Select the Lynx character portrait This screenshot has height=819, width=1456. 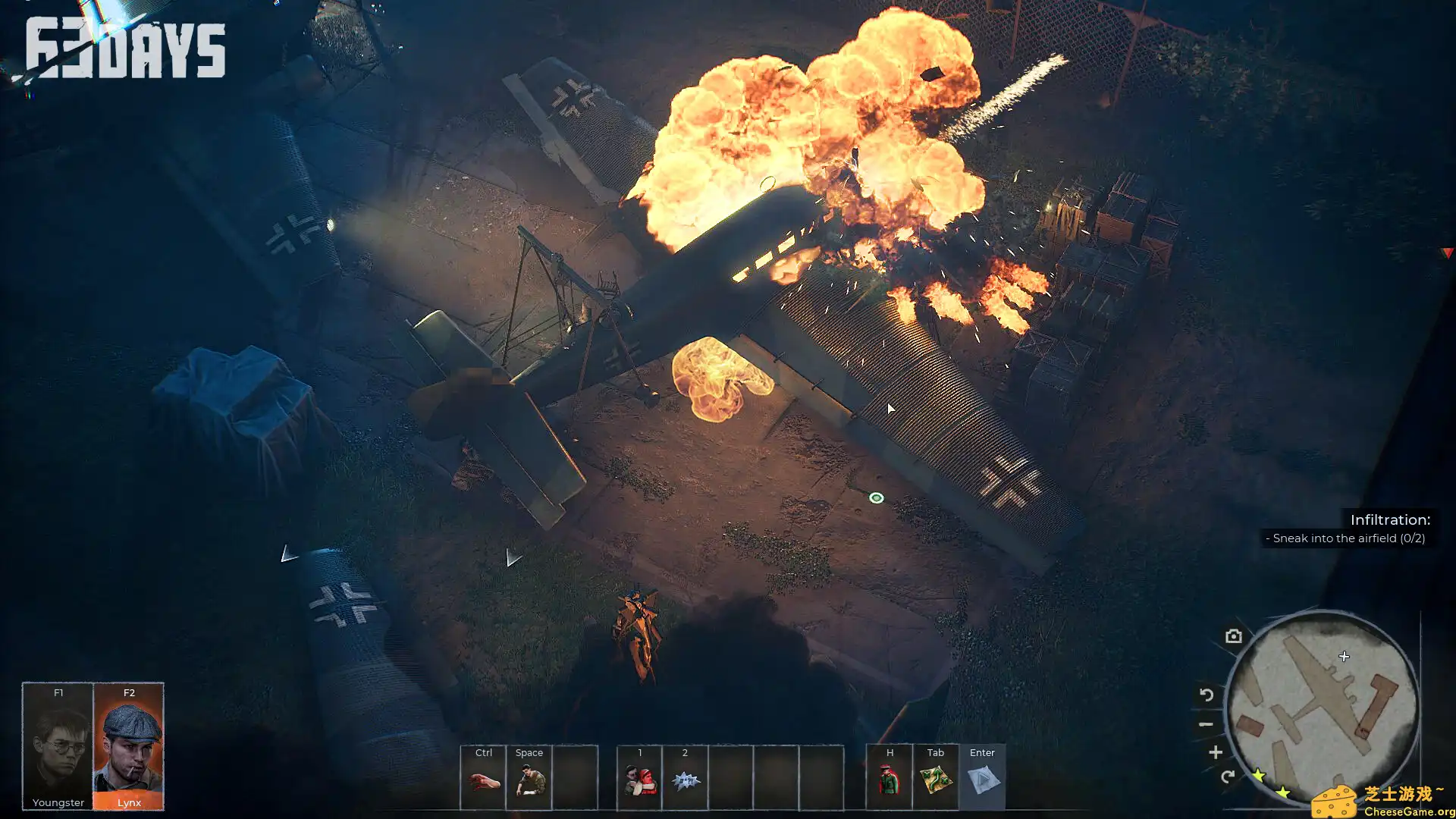pos(128,746)
